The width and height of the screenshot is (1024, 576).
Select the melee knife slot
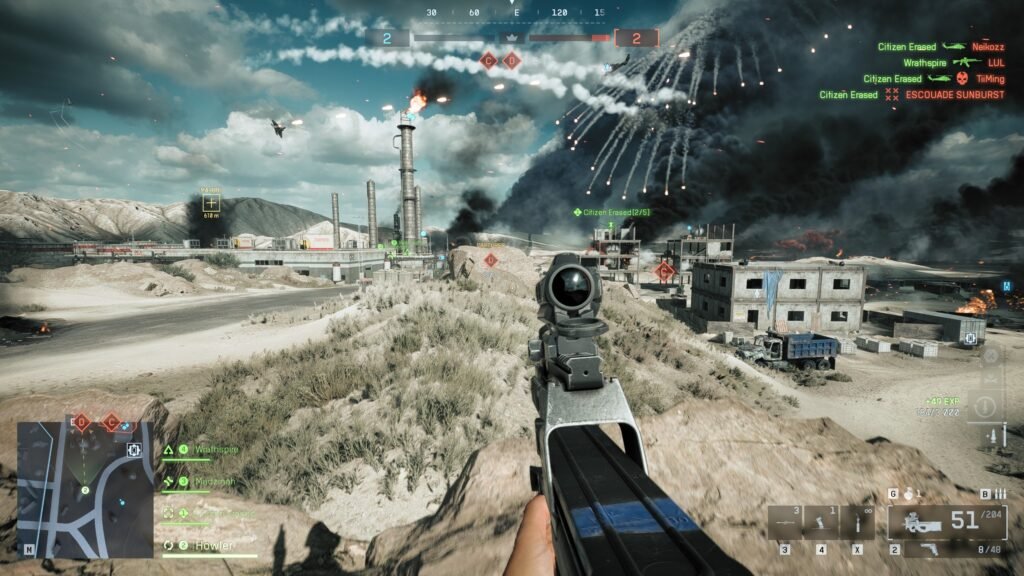point(857,522)
